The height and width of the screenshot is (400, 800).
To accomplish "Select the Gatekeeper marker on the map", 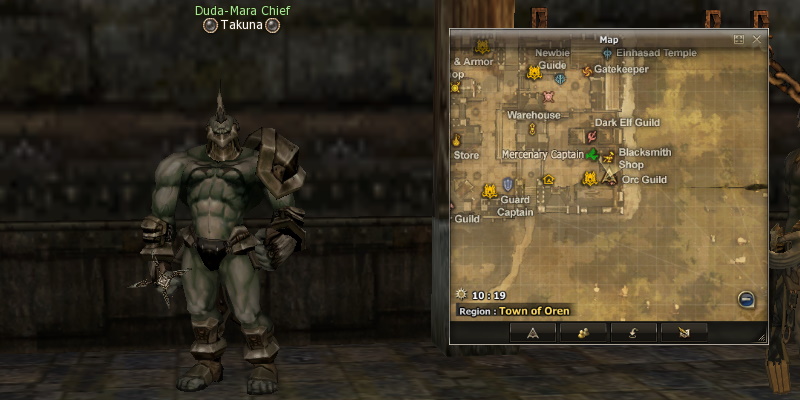I will tap(587, 71).
